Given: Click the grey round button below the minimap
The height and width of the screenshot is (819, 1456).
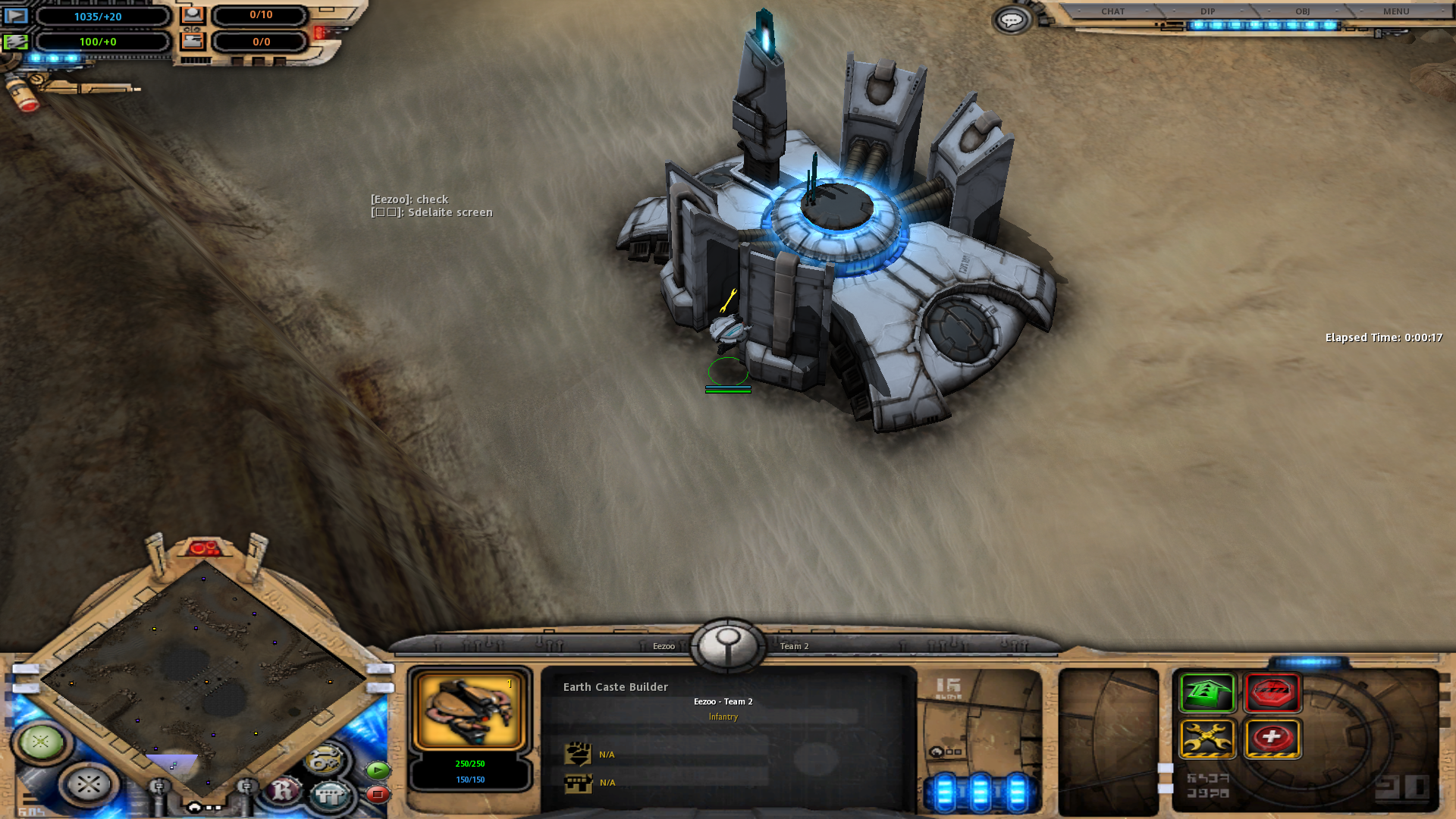Looking at the screenshot, I should tap(89, 783).
